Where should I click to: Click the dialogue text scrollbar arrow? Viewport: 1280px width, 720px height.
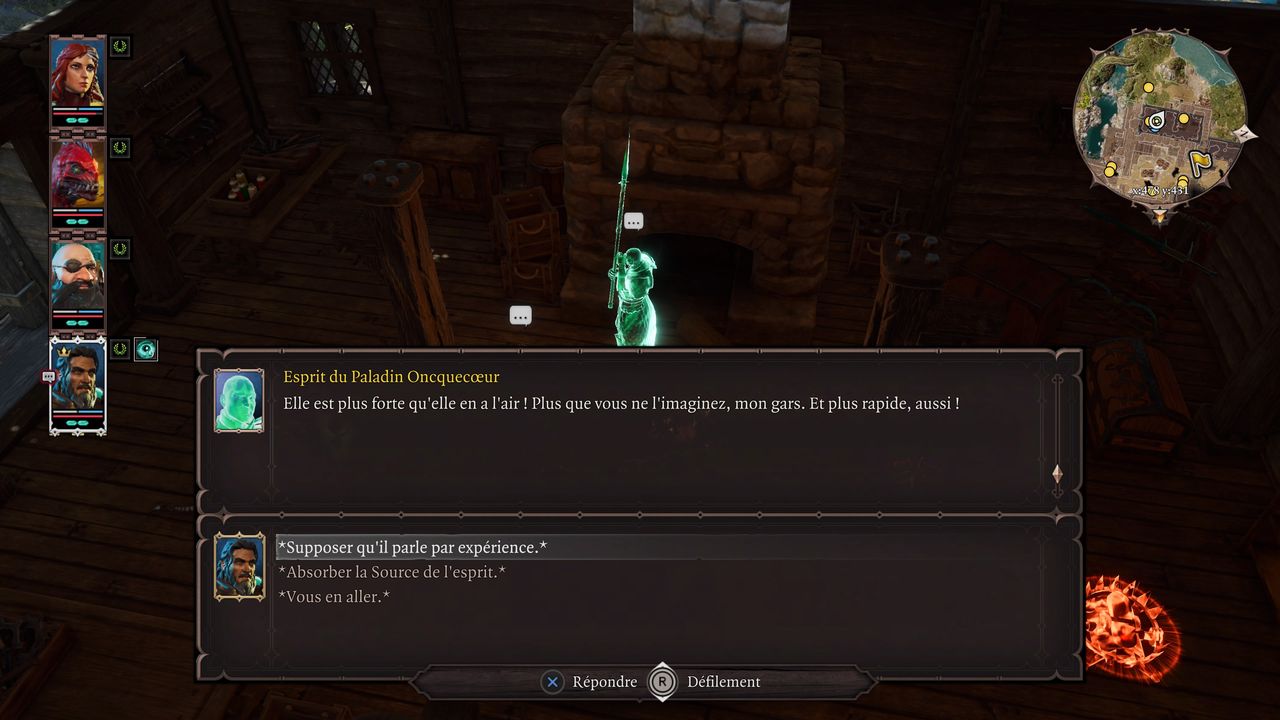pyautogui.click(x=1057, y=474)
